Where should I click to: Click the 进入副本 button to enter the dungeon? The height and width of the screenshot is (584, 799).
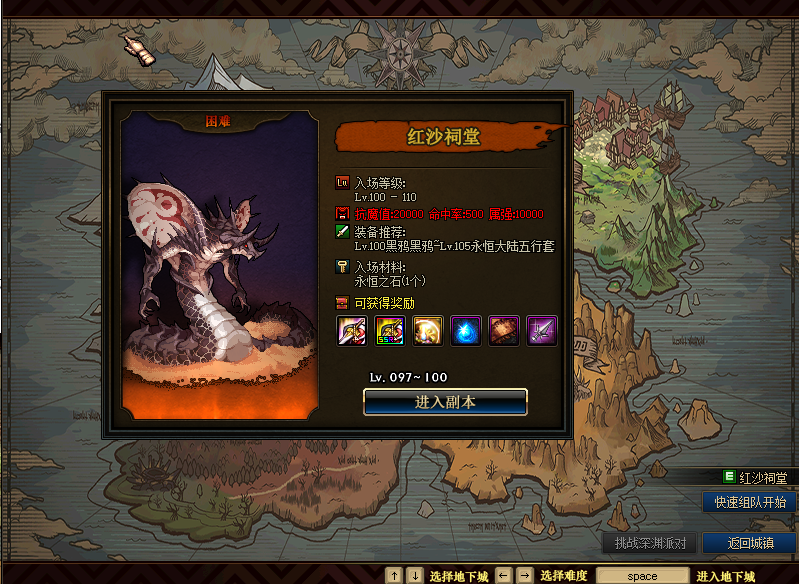click(445, 402)
